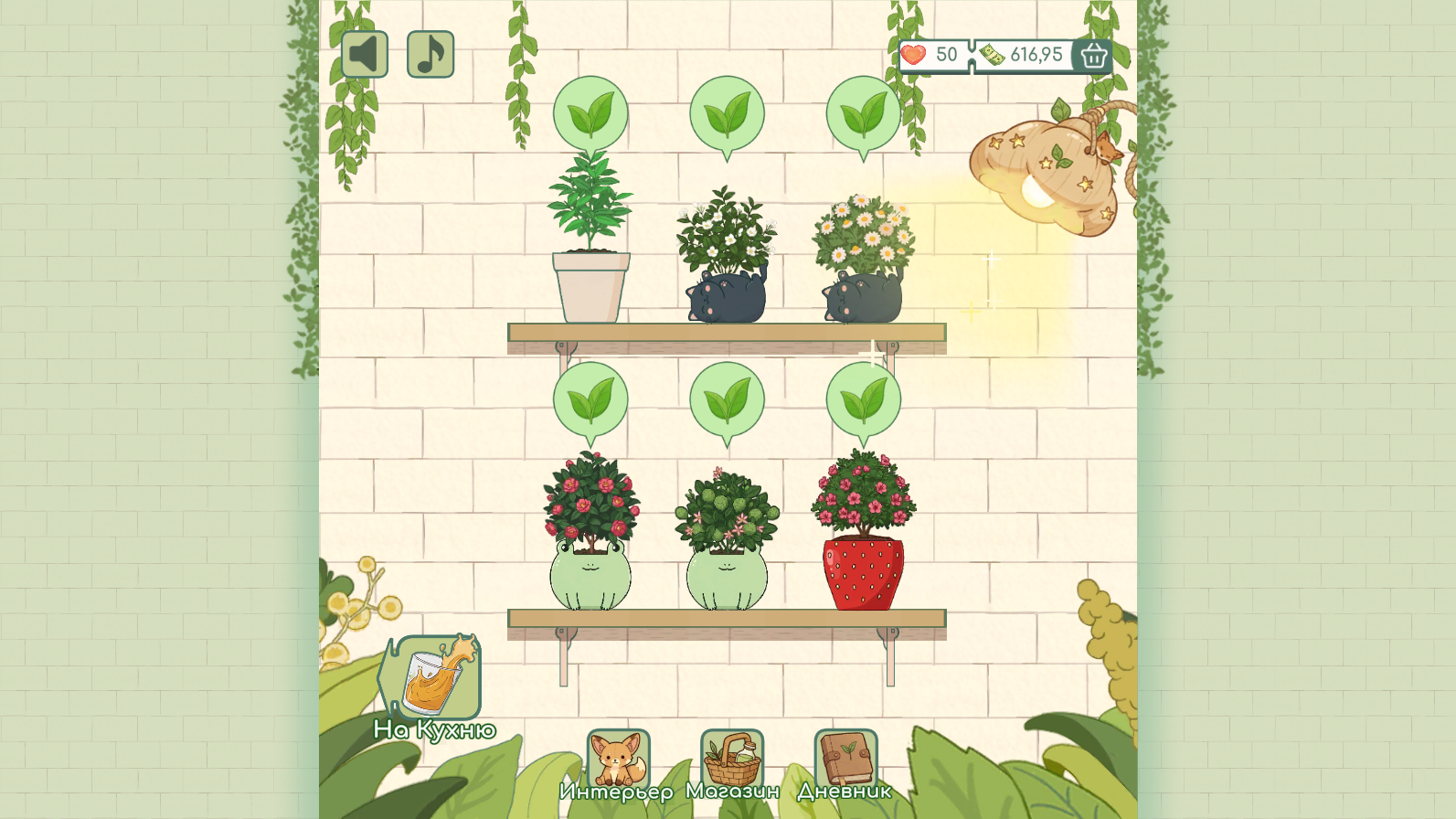Click the heart counter icon
The image size is (1456, 819).
coord(912,55)
